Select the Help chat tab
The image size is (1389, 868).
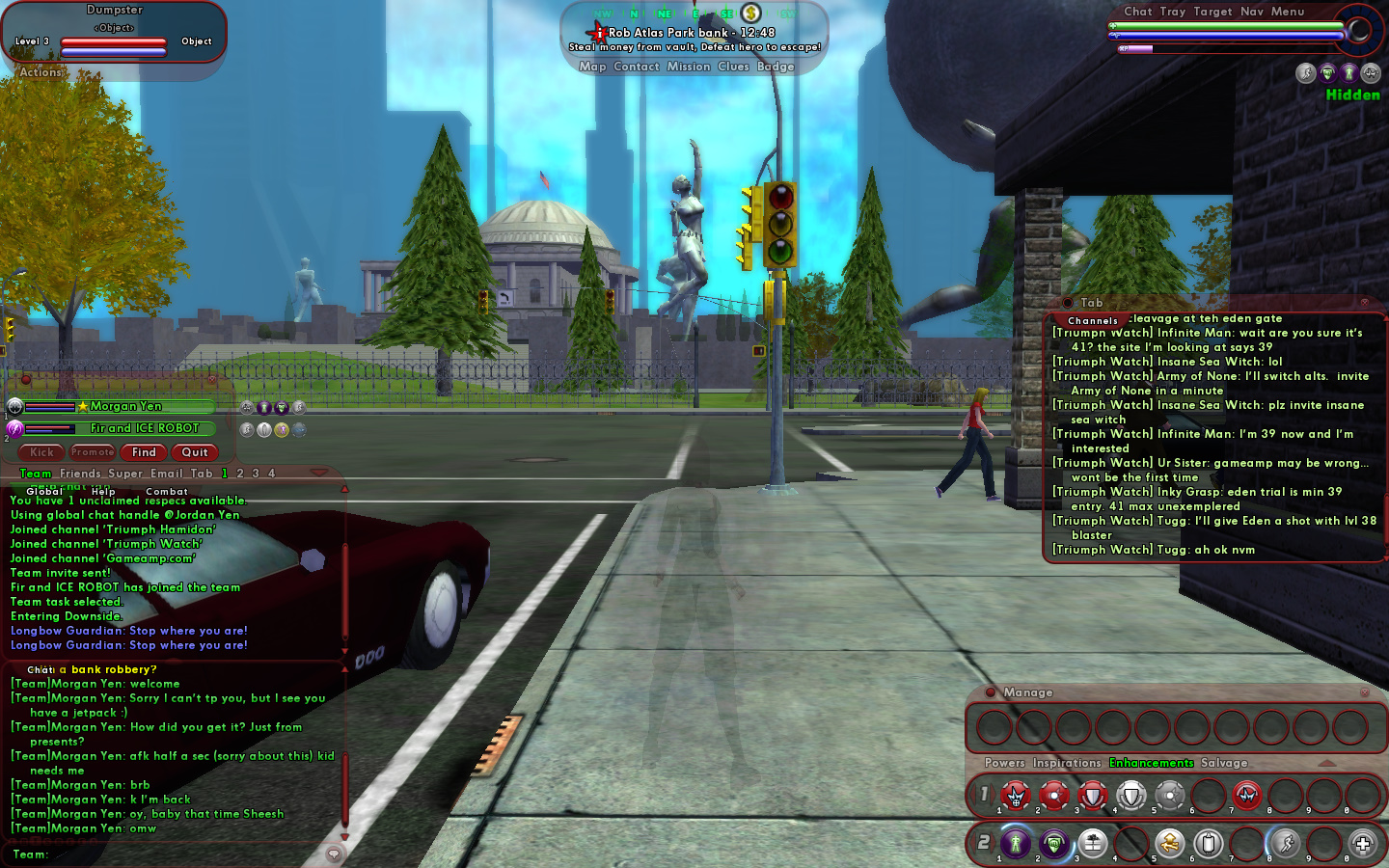103,492
